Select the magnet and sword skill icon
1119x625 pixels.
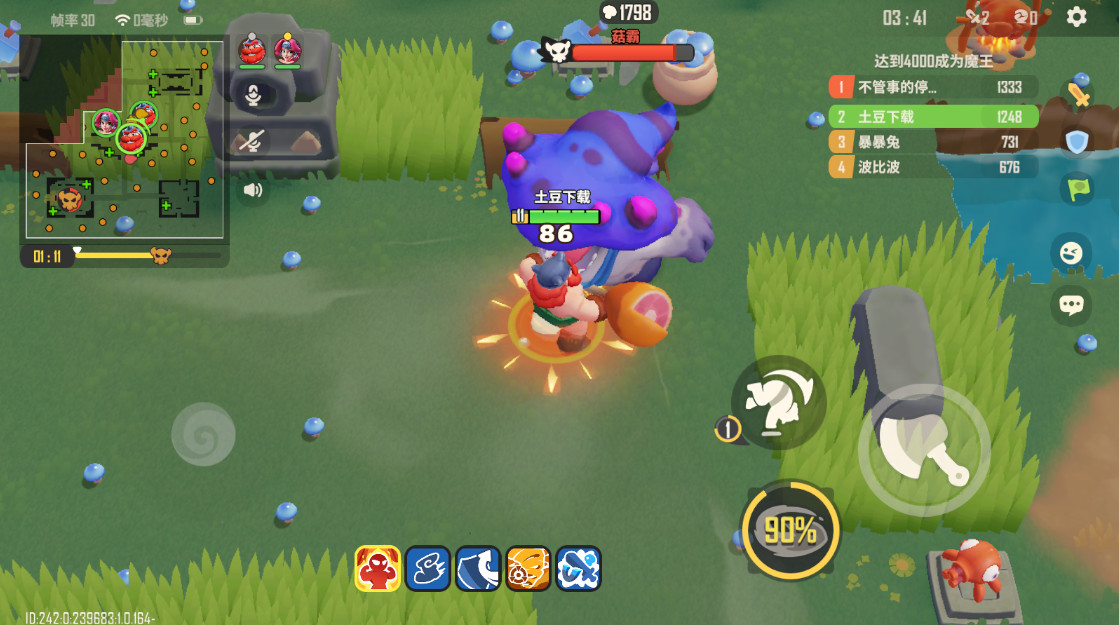pyautogui.click(x=578, y=568)
